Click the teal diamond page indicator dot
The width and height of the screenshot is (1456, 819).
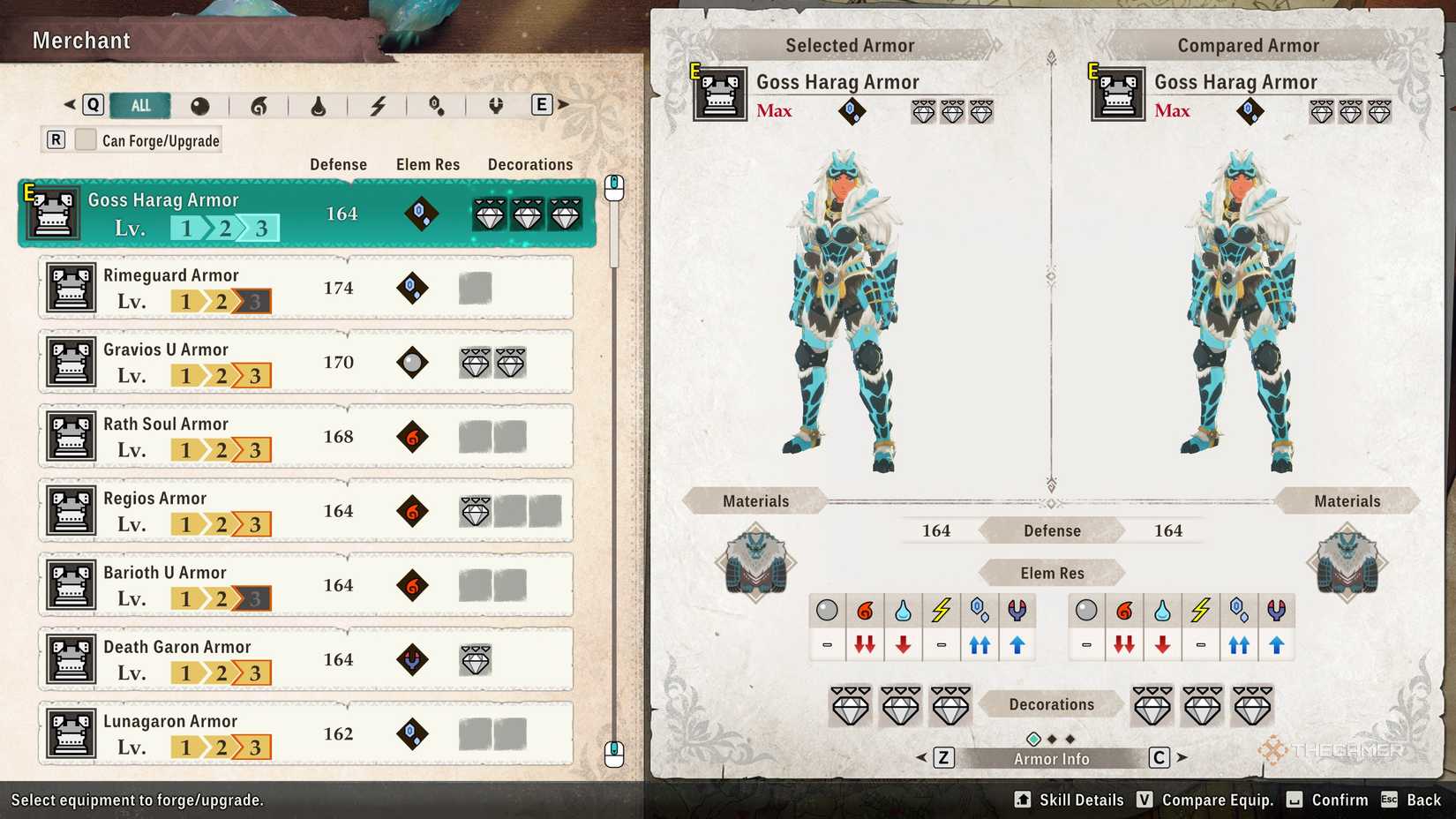(x=1034, y=739)
